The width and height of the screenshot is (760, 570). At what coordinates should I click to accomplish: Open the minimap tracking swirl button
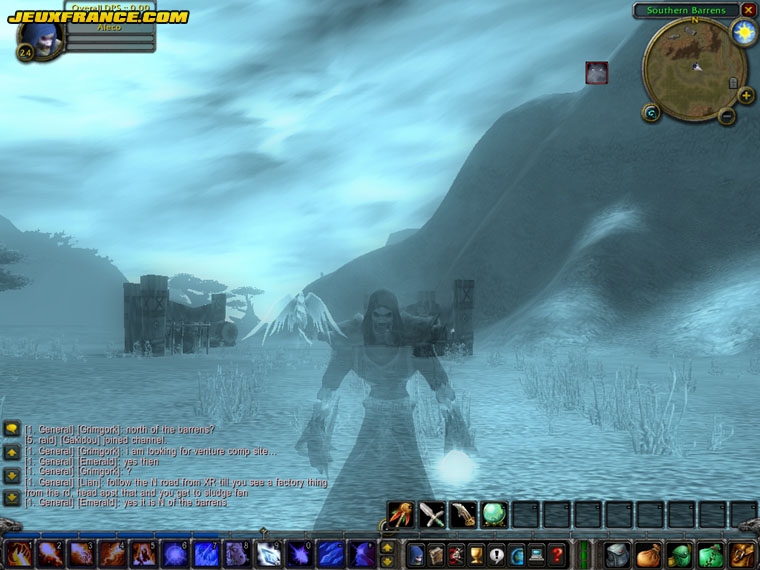tap(652, 113)
